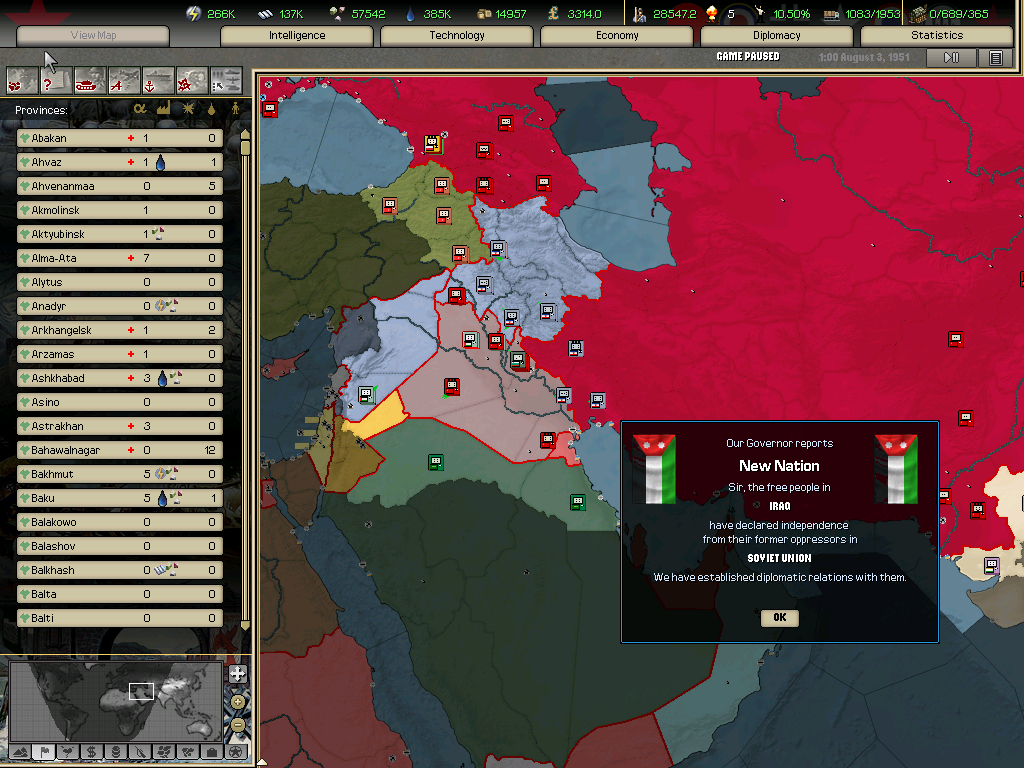Toggle the game pause/play button

point(951,58)
